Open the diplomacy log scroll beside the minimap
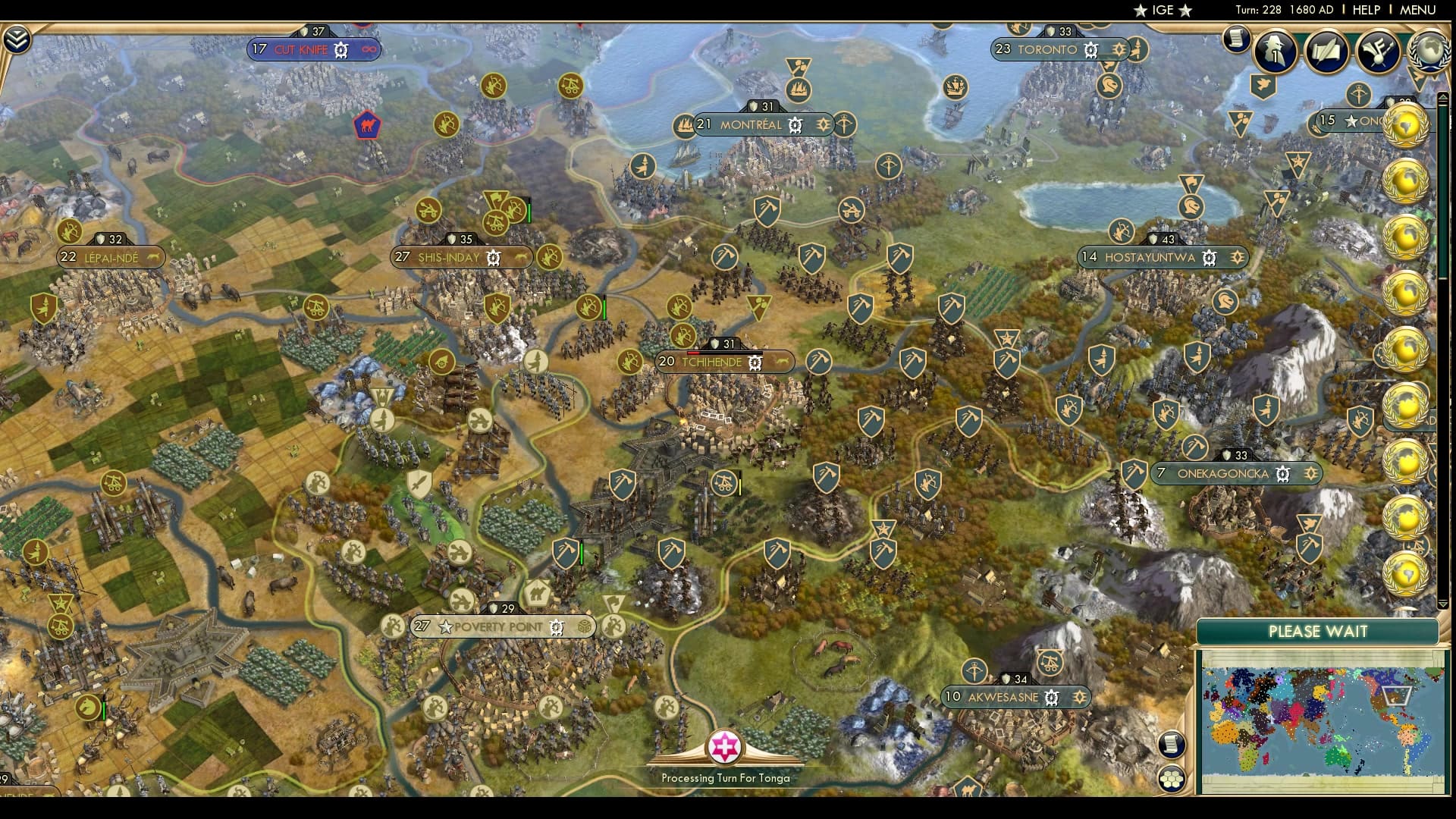This screenshot has height=819, width=1456. point(1172,745)
